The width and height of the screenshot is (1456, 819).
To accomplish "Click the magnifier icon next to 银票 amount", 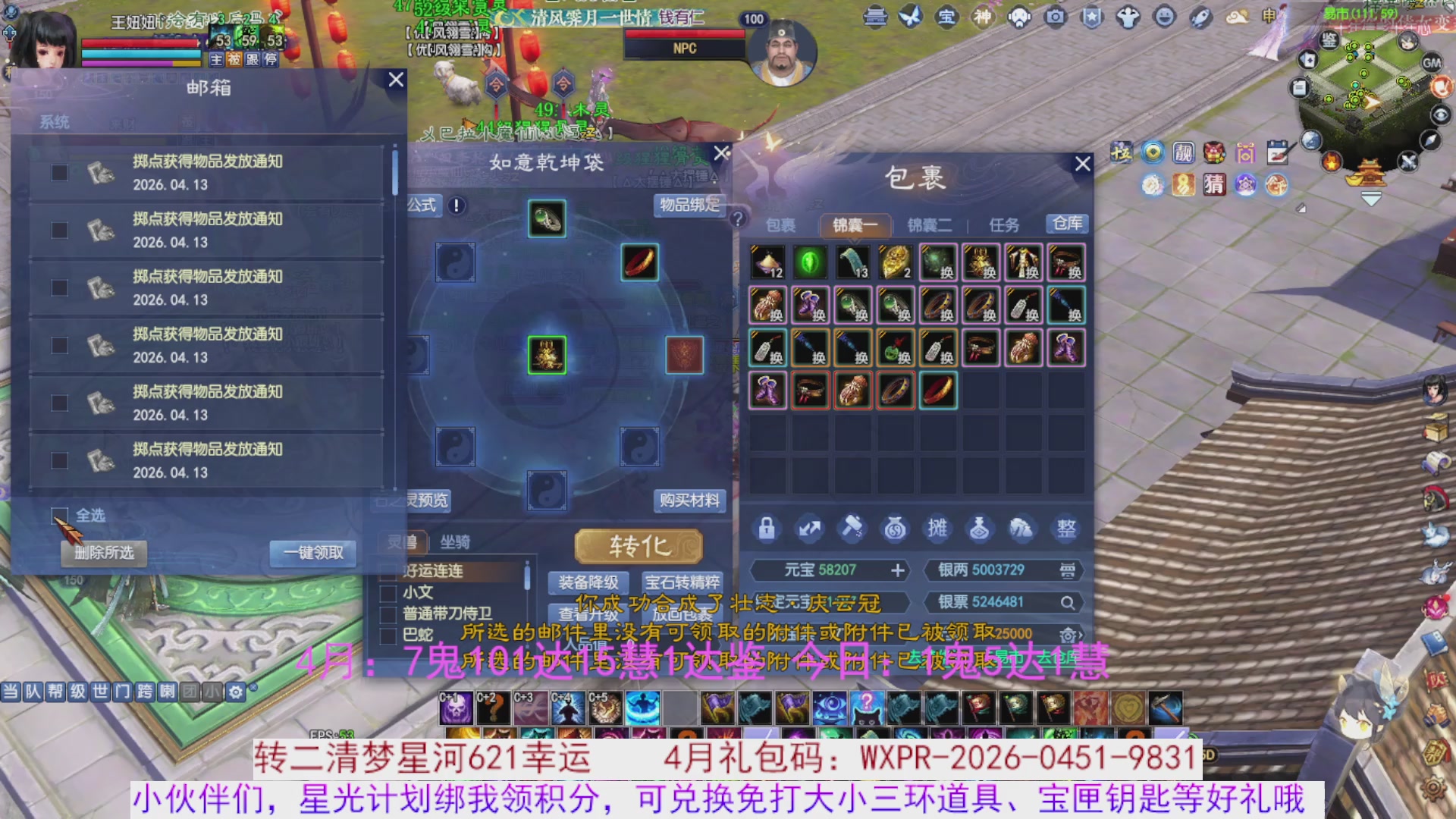I will (1068, 603).
